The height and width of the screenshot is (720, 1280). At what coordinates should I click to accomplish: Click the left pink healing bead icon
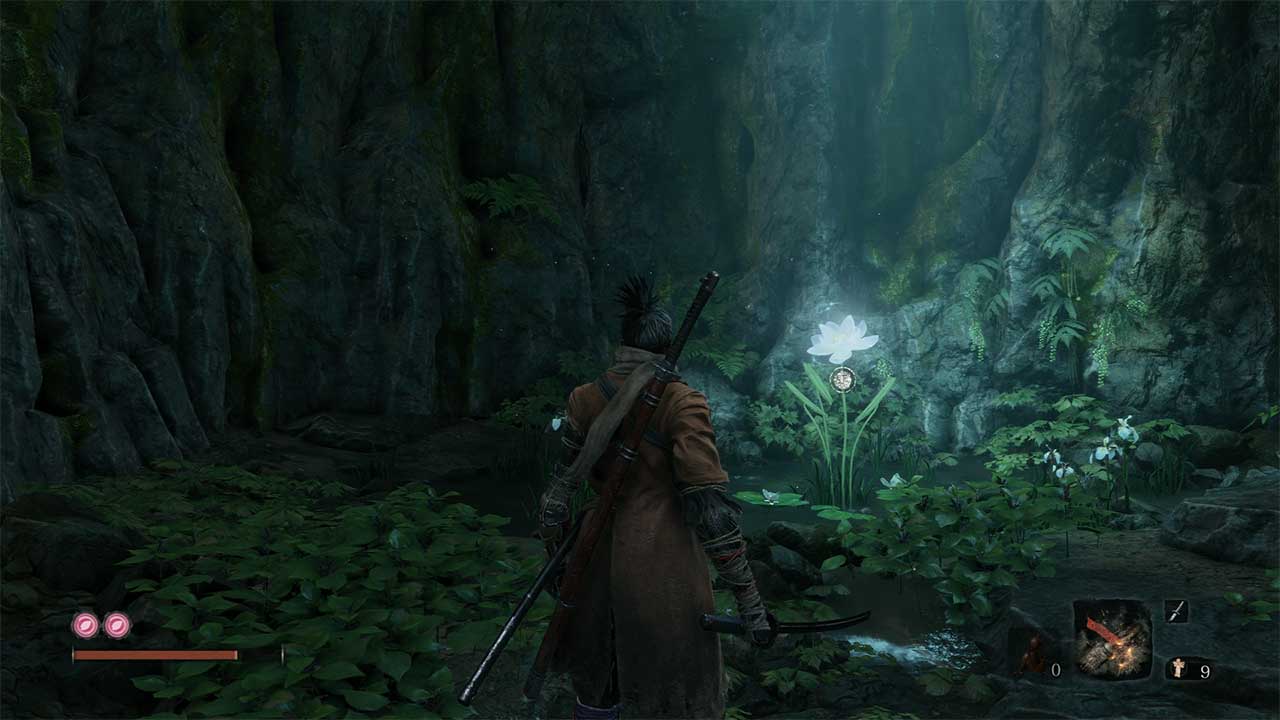coord(85,624)
